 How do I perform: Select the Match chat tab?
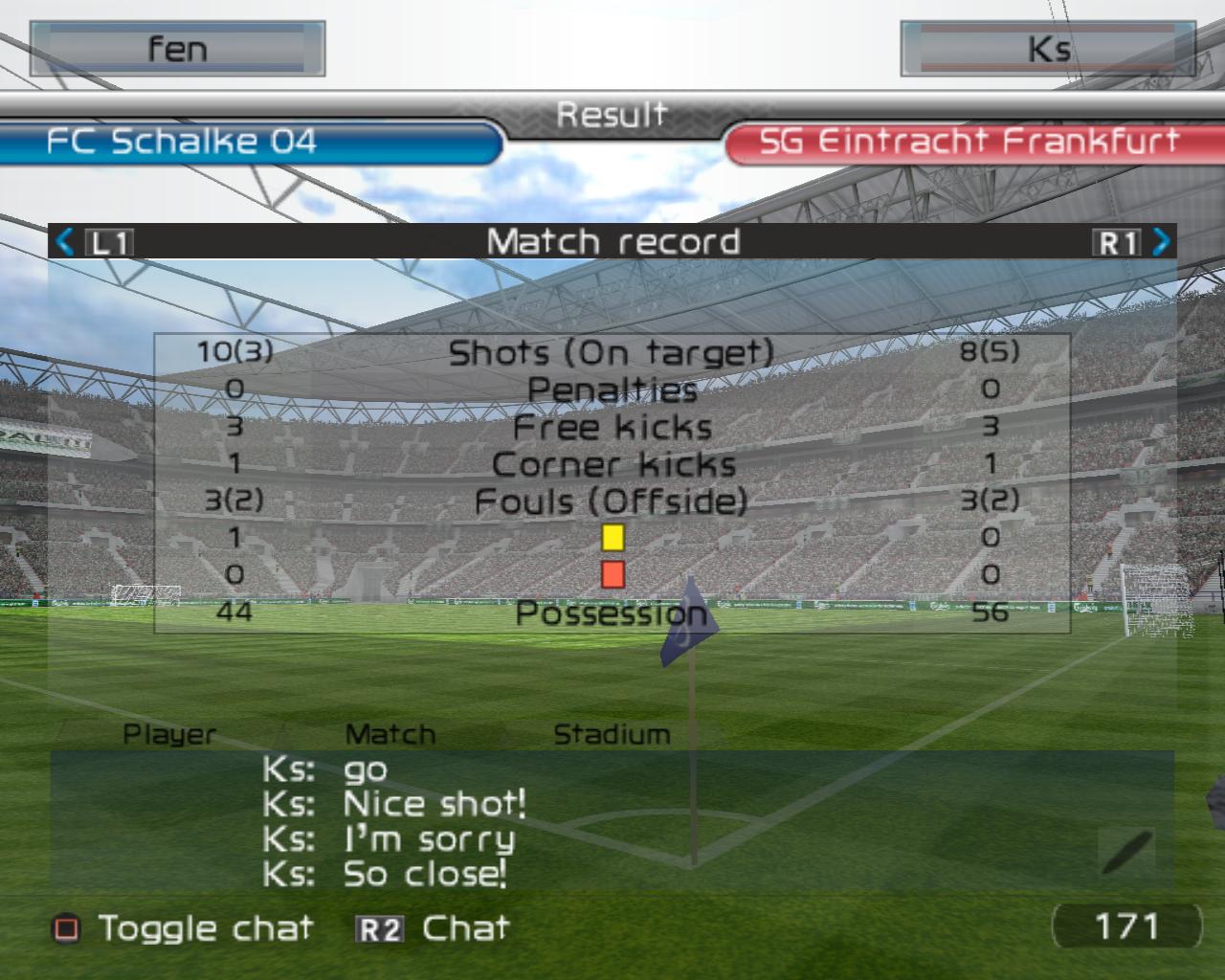[x=390, y=735]
